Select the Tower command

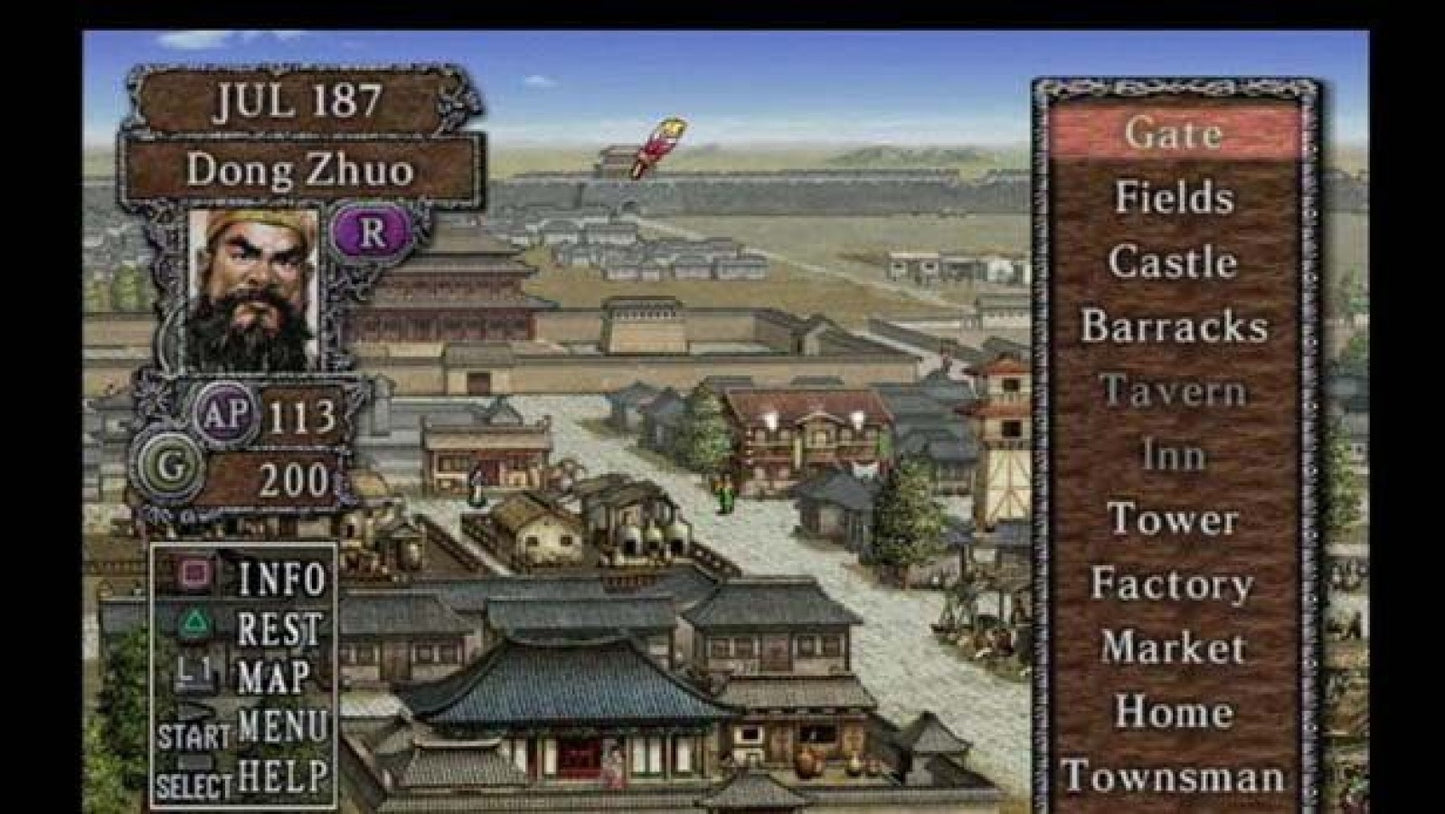tap(1173, 519)
